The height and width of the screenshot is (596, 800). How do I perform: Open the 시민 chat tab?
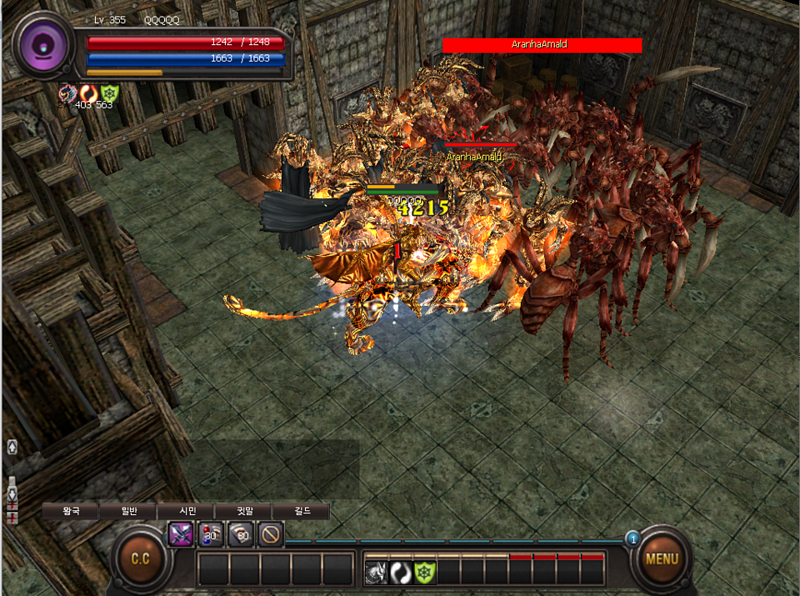(x=187, y=511)
